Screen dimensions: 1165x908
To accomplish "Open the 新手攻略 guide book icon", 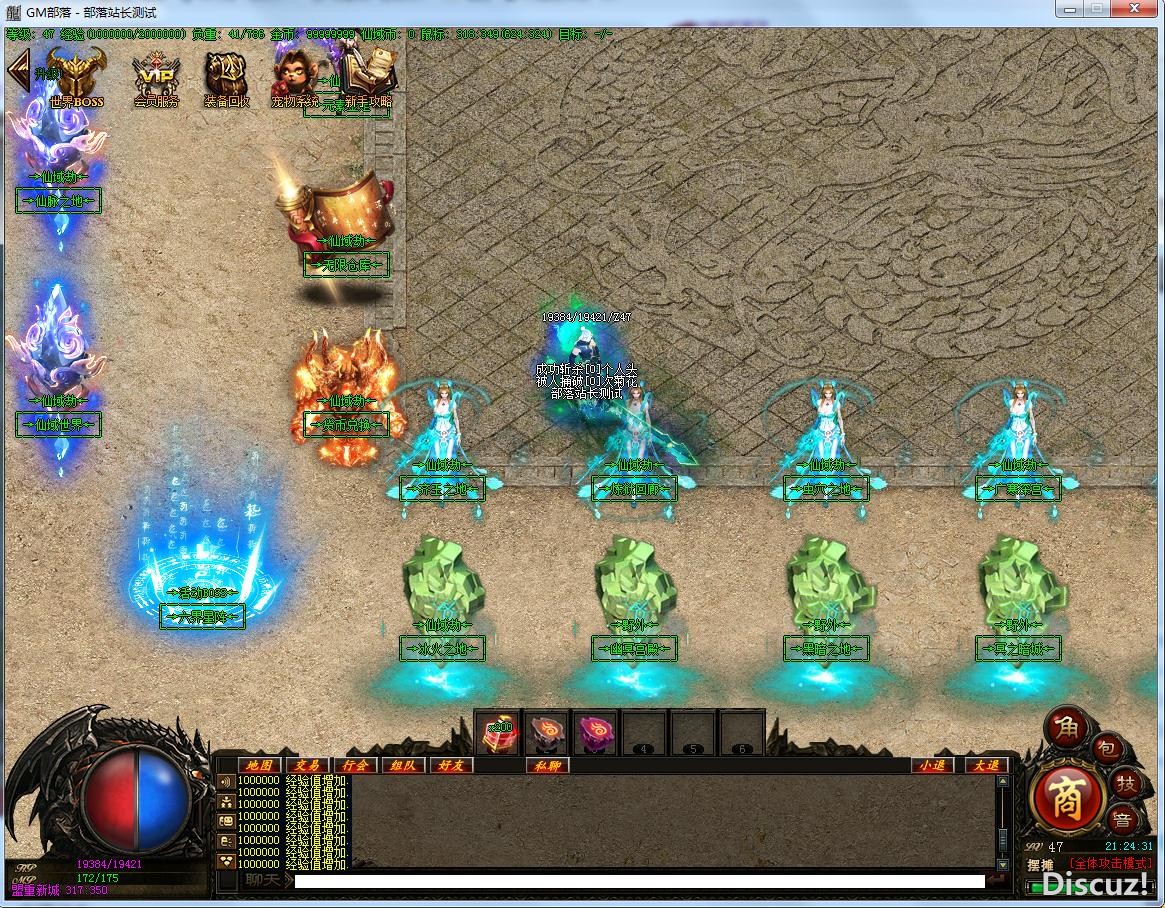I will tap(366, 78).
